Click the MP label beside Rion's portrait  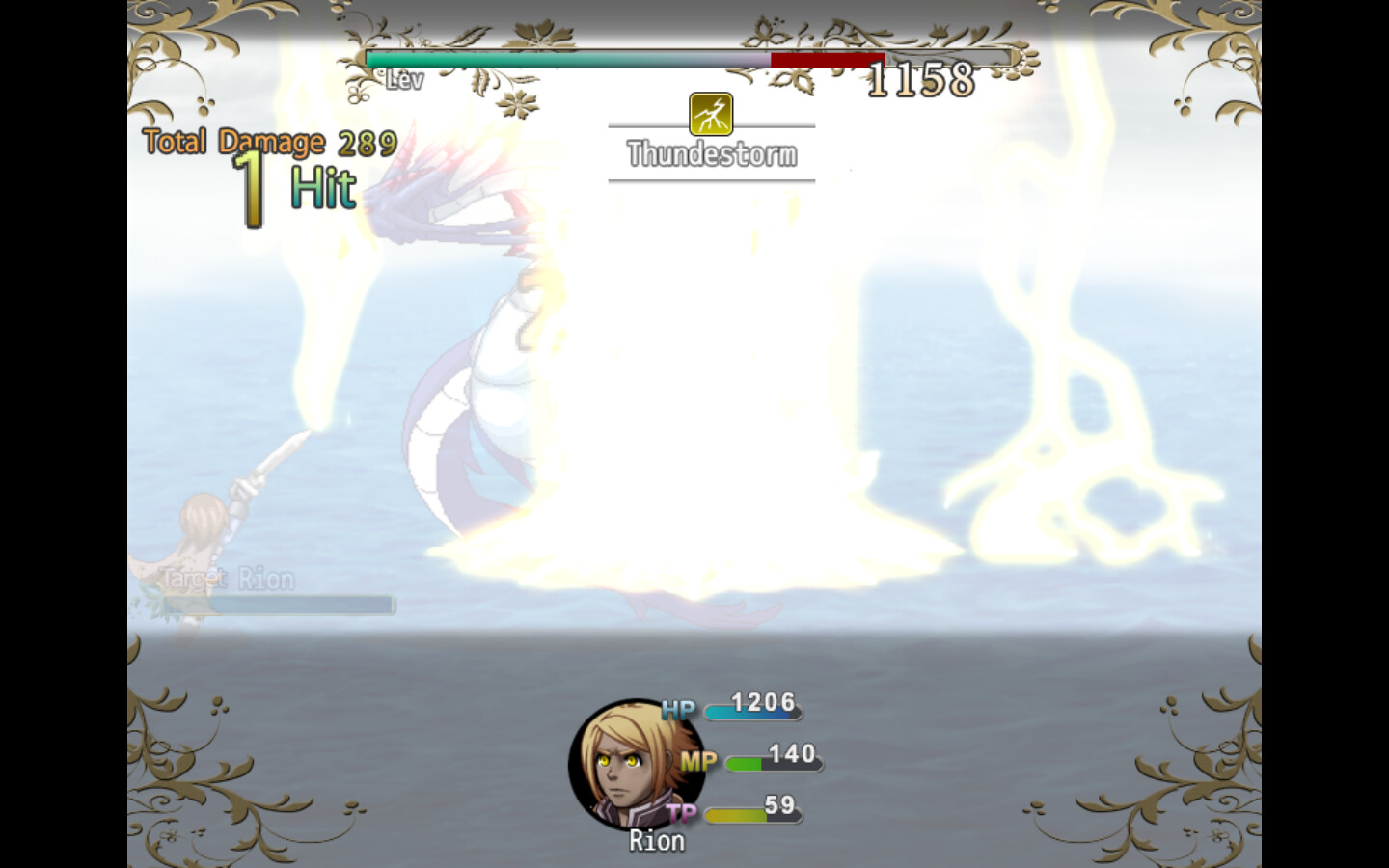coord(698,760)
